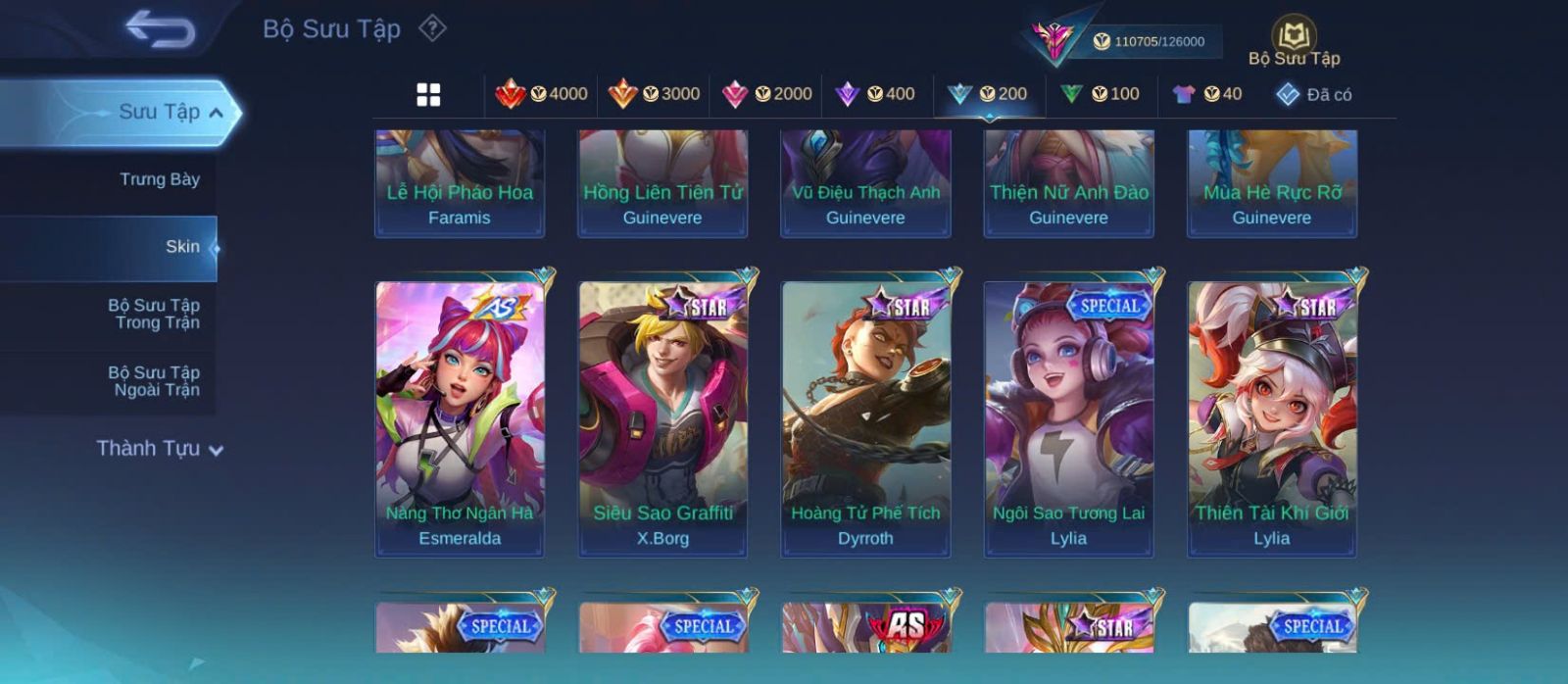Image resolution: width=1568 pixels, height=684 pixels.
Task: Open Bộ Sưu Tập Trong Trận
Action: coord(154,314)
